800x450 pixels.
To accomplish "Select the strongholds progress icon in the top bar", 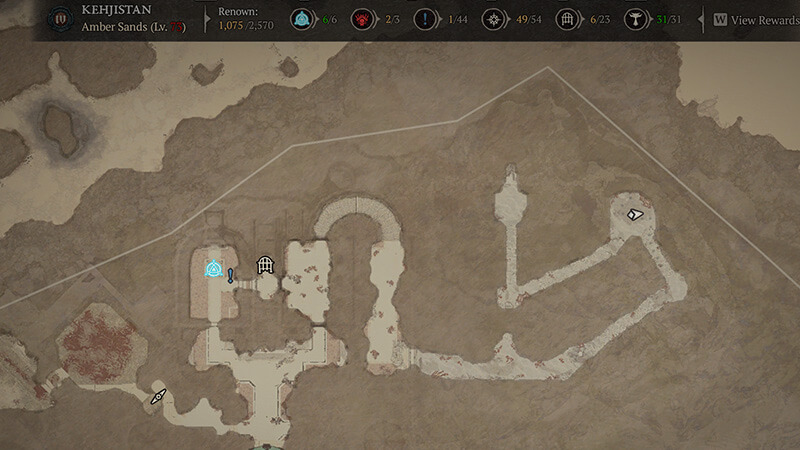I will [x=362, y=19].
